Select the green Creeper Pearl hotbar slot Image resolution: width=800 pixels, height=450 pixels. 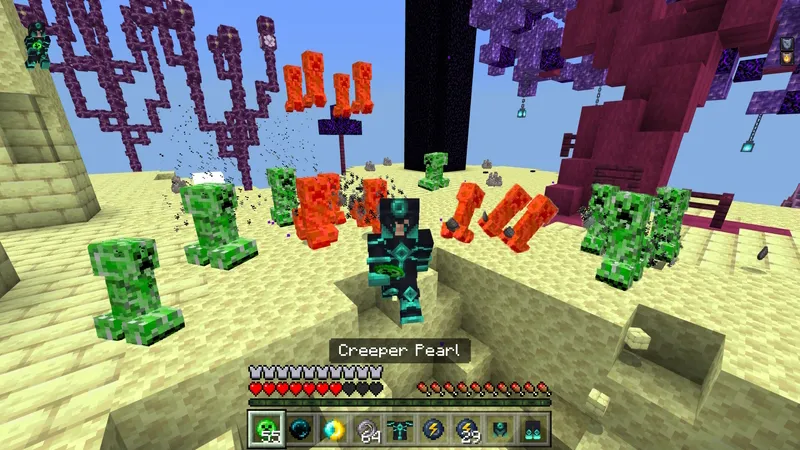[x=266, y=429]
